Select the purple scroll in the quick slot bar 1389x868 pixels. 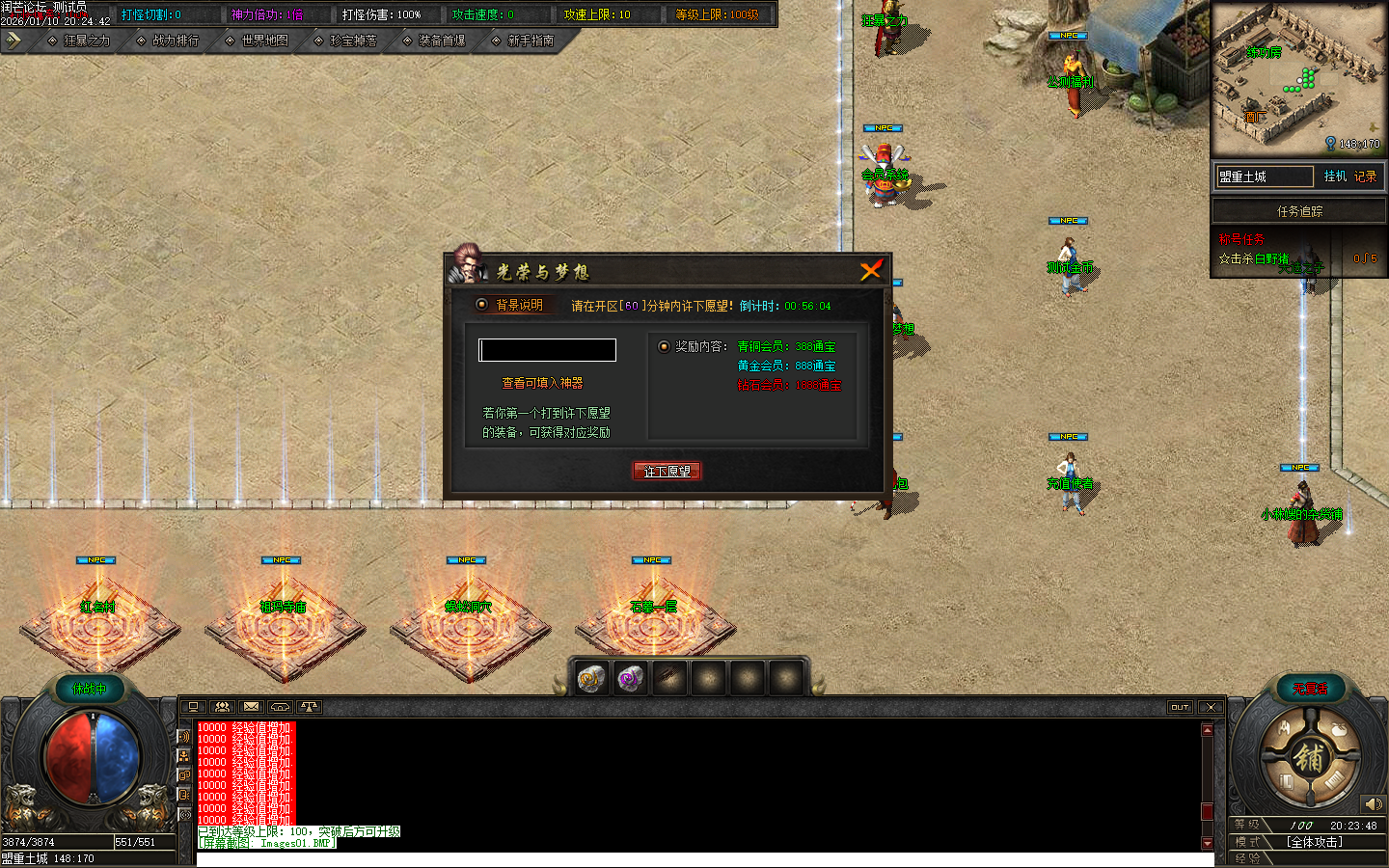(x=629, y=678)
